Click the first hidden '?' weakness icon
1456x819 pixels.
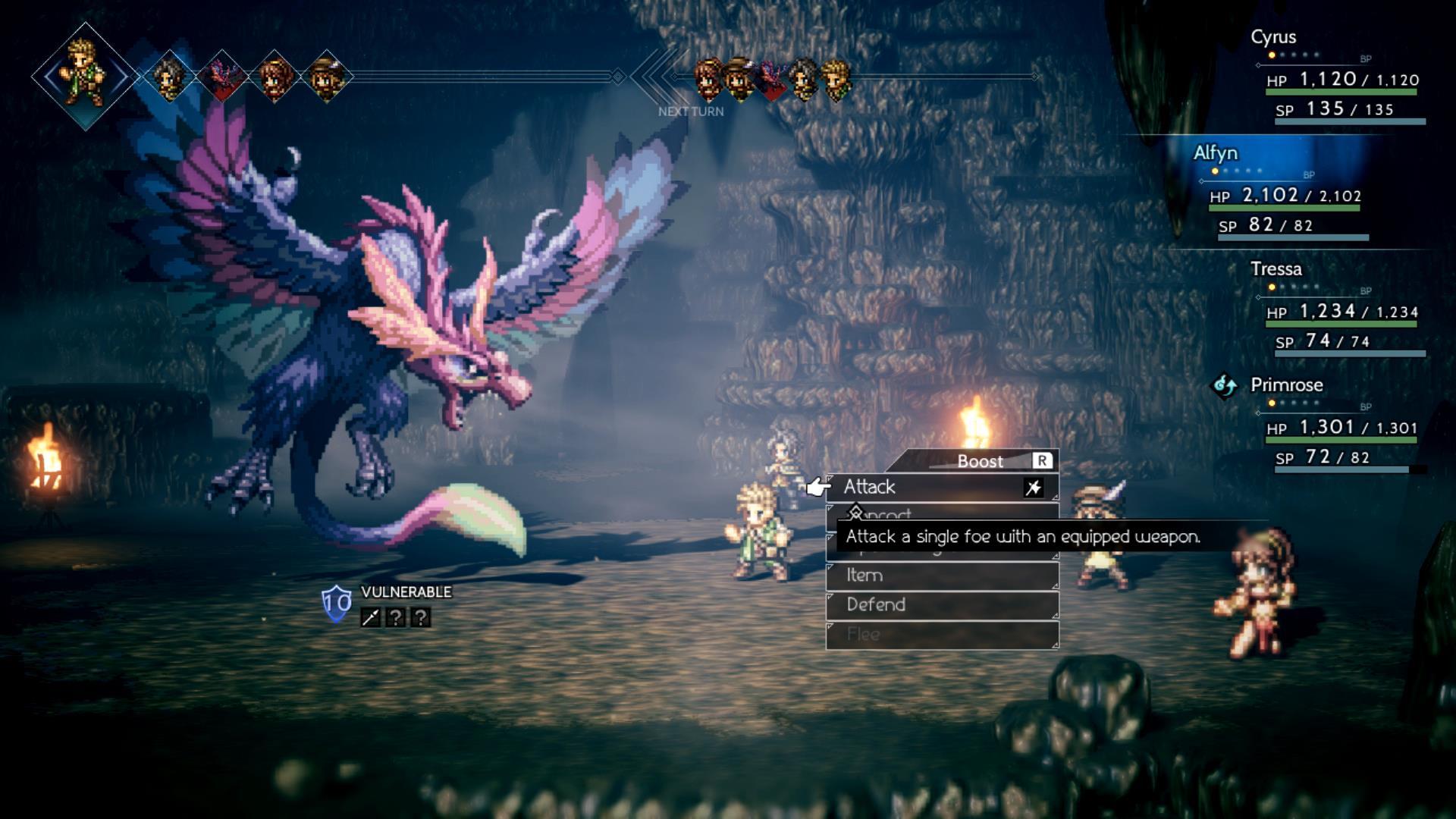click(396, 618)
